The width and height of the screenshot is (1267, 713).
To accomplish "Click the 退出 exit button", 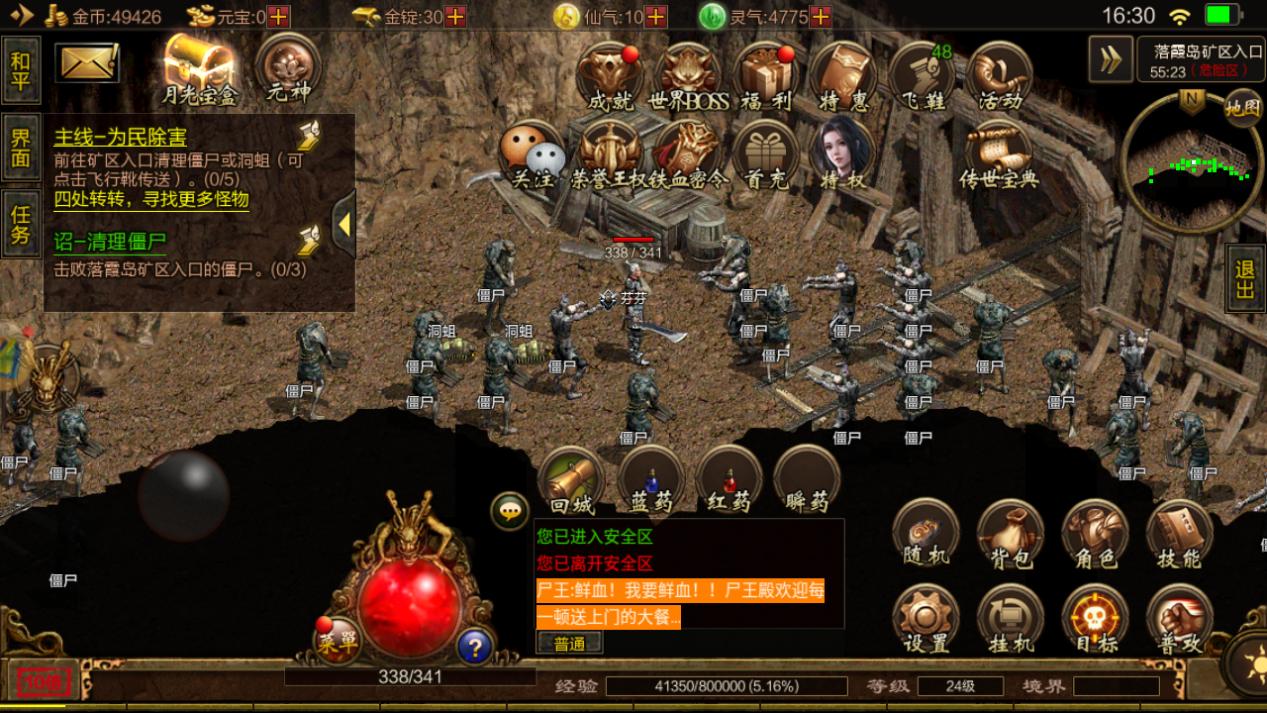I will coord(1245,280).
